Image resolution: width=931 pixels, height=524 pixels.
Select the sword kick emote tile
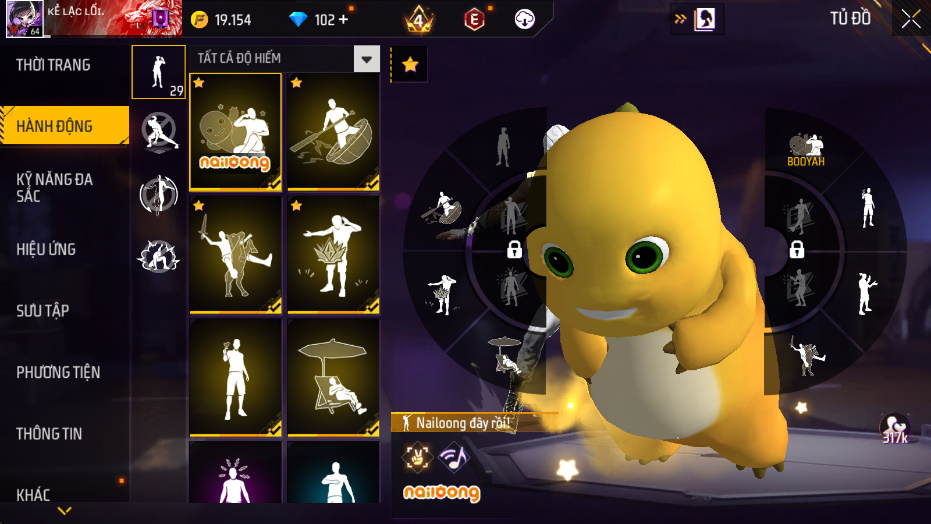pos(235,254)
